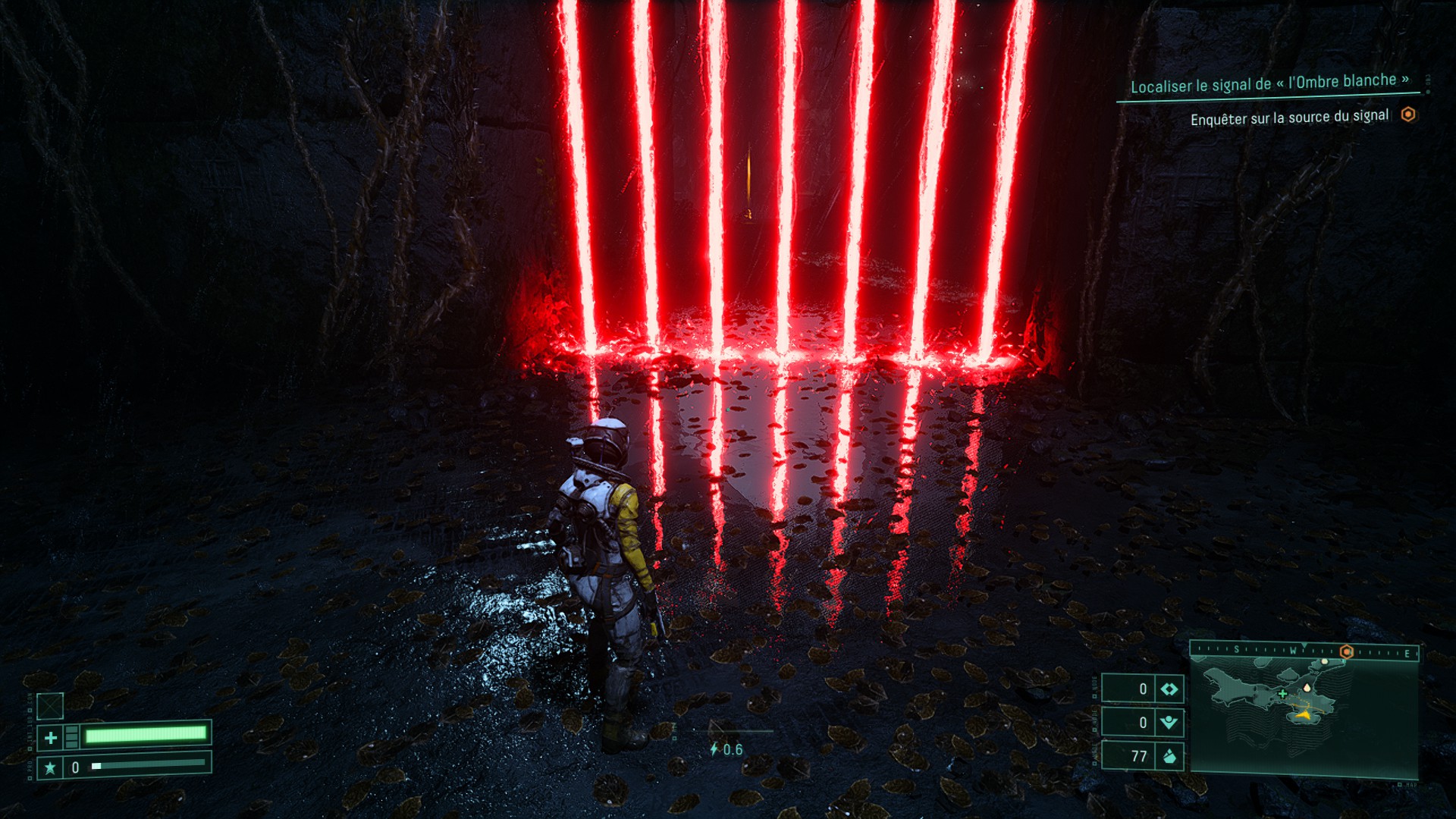Select the star proficiency icon
Viewport: 1456px width, 819px height.
click(50, 767)
